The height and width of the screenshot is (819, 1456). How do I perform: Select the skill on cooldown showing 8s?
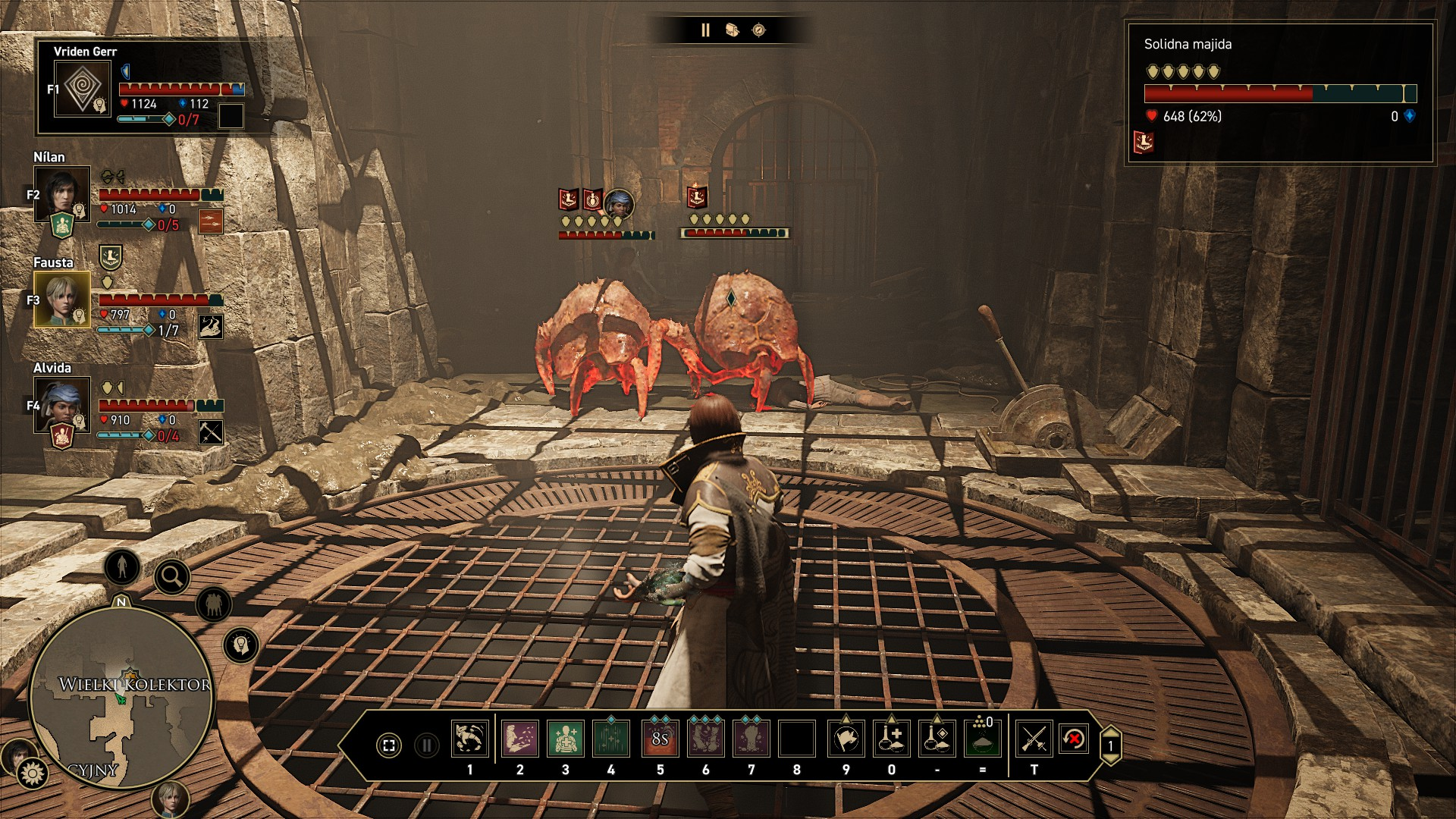click(660, 739)
